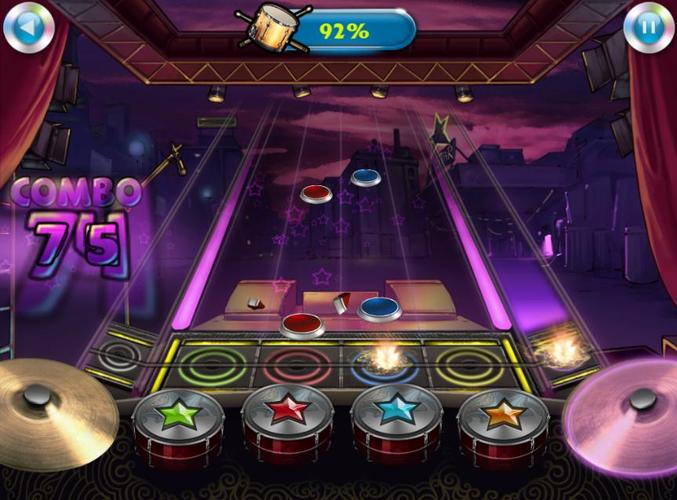Hit the red star drum

[x=287, y=416]
